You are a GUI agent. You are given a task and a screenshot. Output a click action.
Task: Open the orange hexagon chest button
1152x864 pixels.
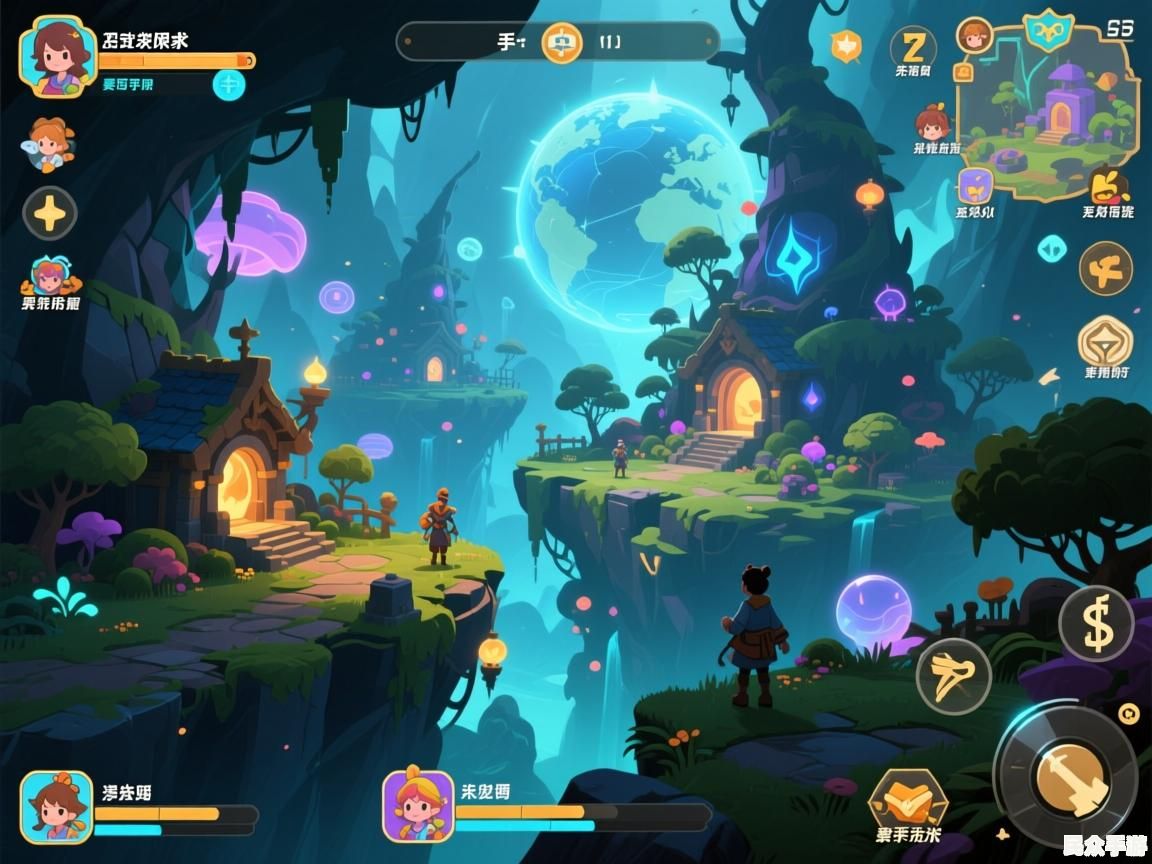tap(907, 798)
